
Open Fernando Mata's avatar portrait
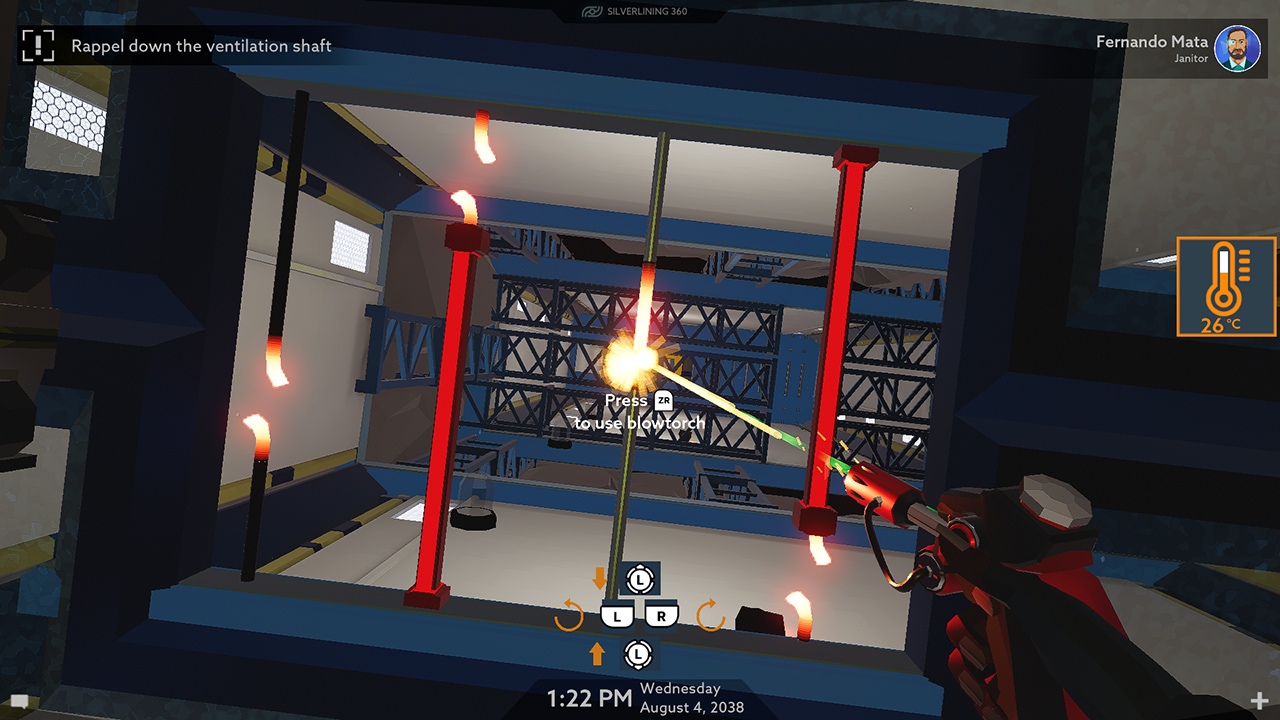tap(1239, 48)
